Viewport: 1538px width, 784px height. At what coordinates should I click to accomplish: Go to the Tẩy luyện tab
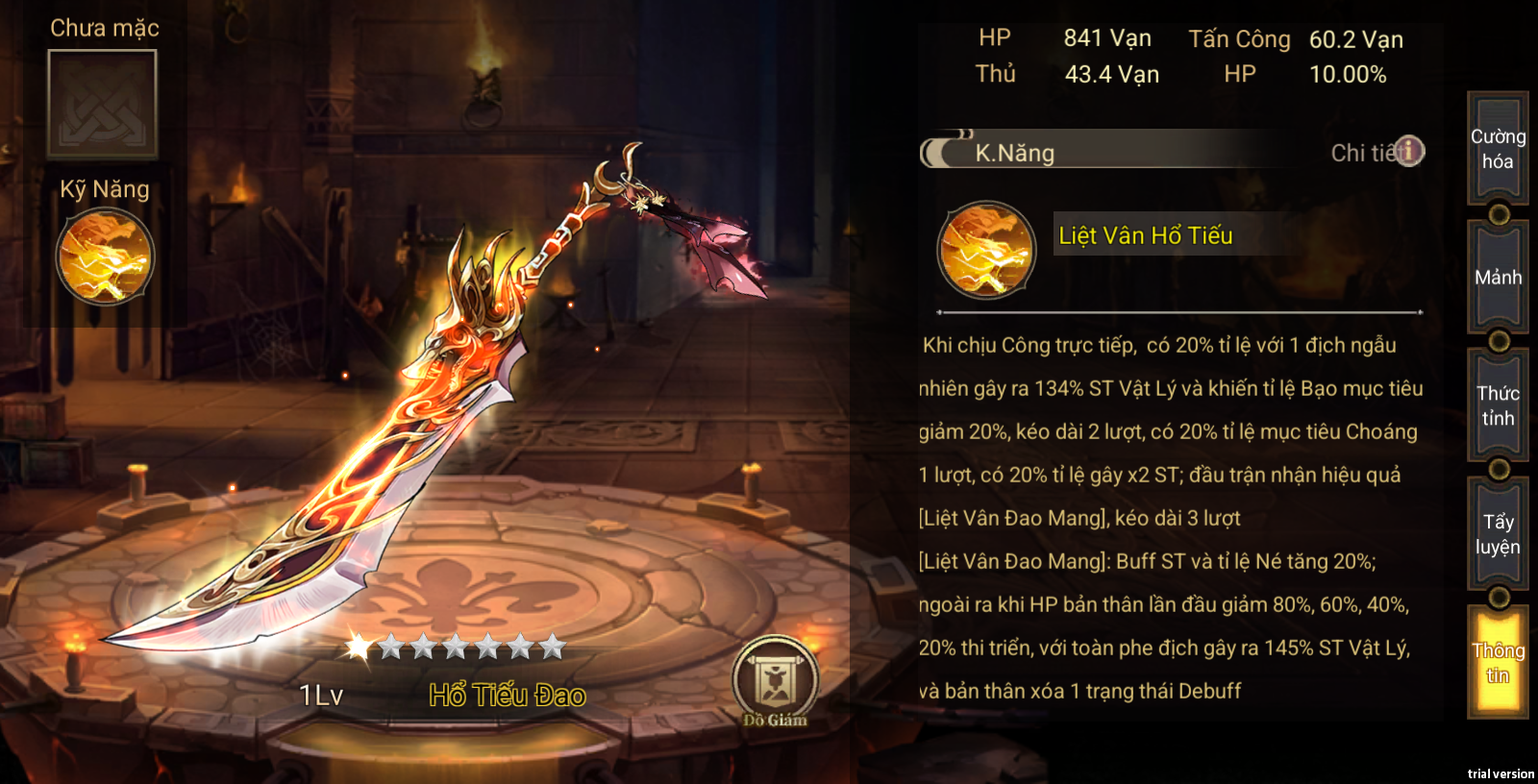[1498, 534]
